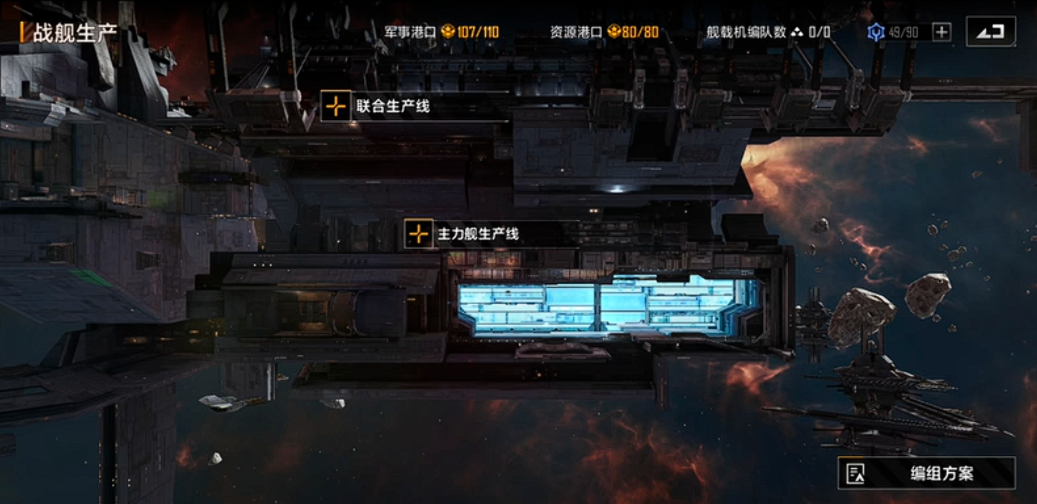Exit the screen with the back button
This screenshot has height=504, width=1037.
990,32
